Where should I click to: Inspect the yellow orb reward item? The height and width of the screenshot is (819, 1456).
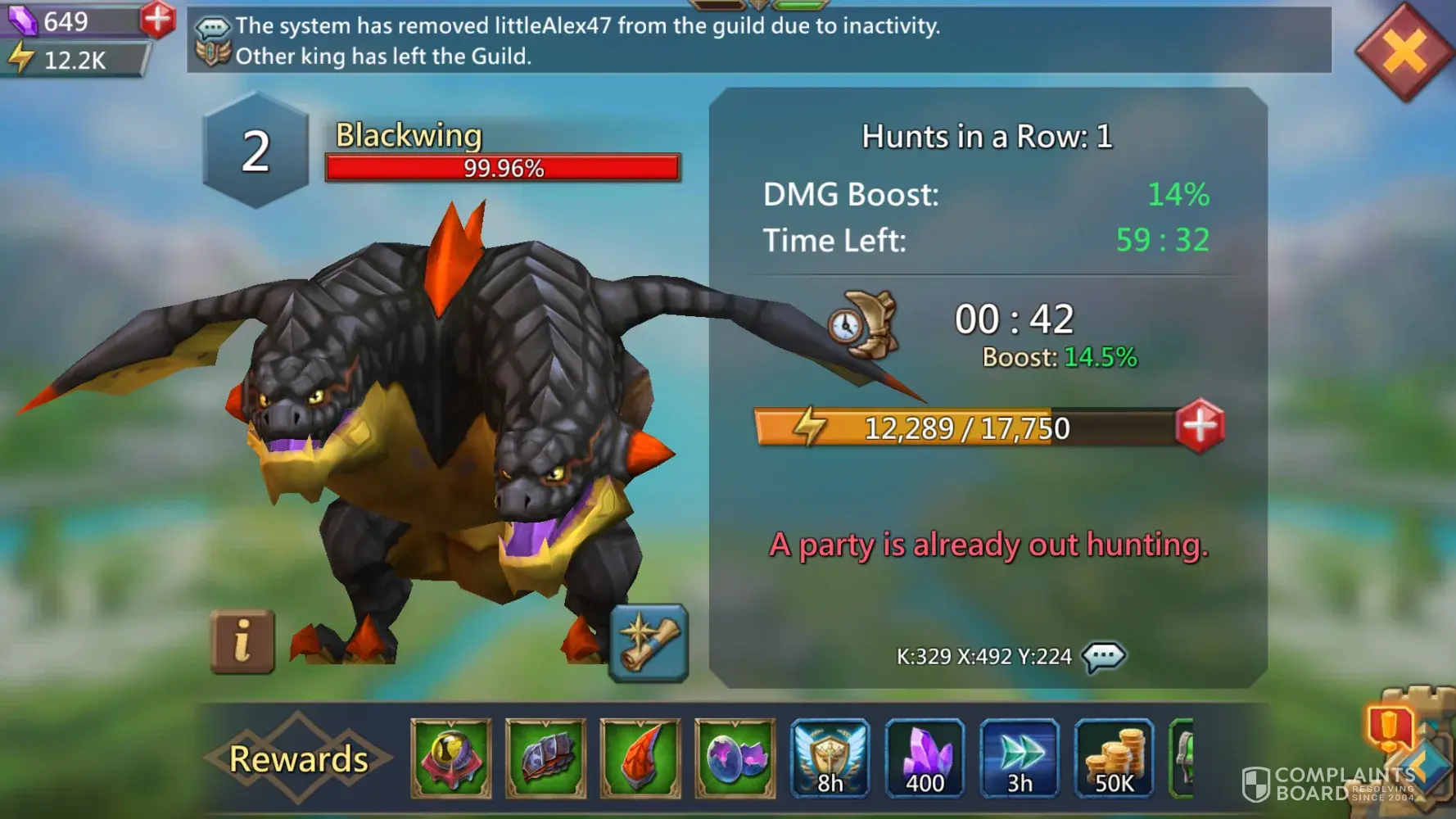coord(451,758)
